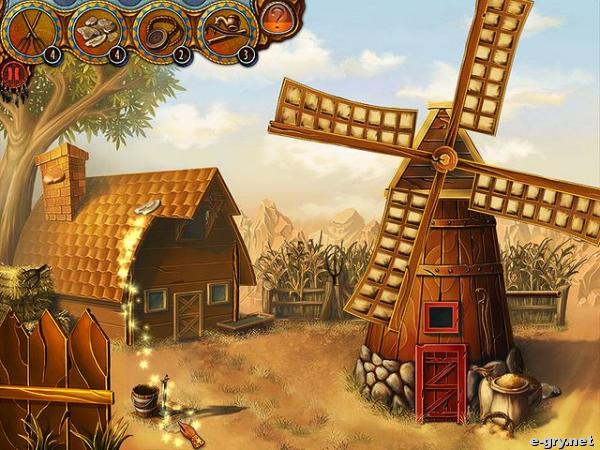Select the stone pieces item medallion
Viewport: 600px width, 450px height.
pyautogui.click(x=97, y=29)
